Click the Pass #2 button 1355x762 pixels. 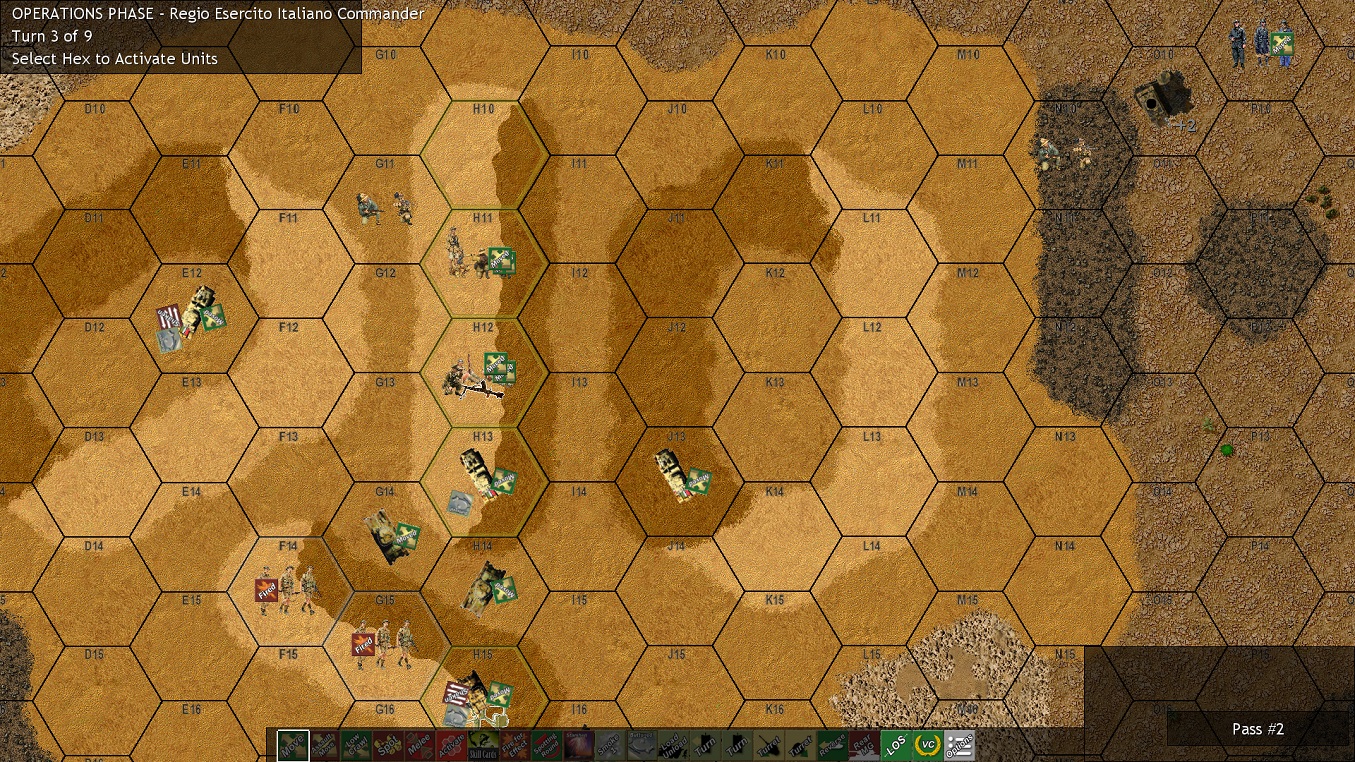pyautogui.click(x=1257, y=729)
